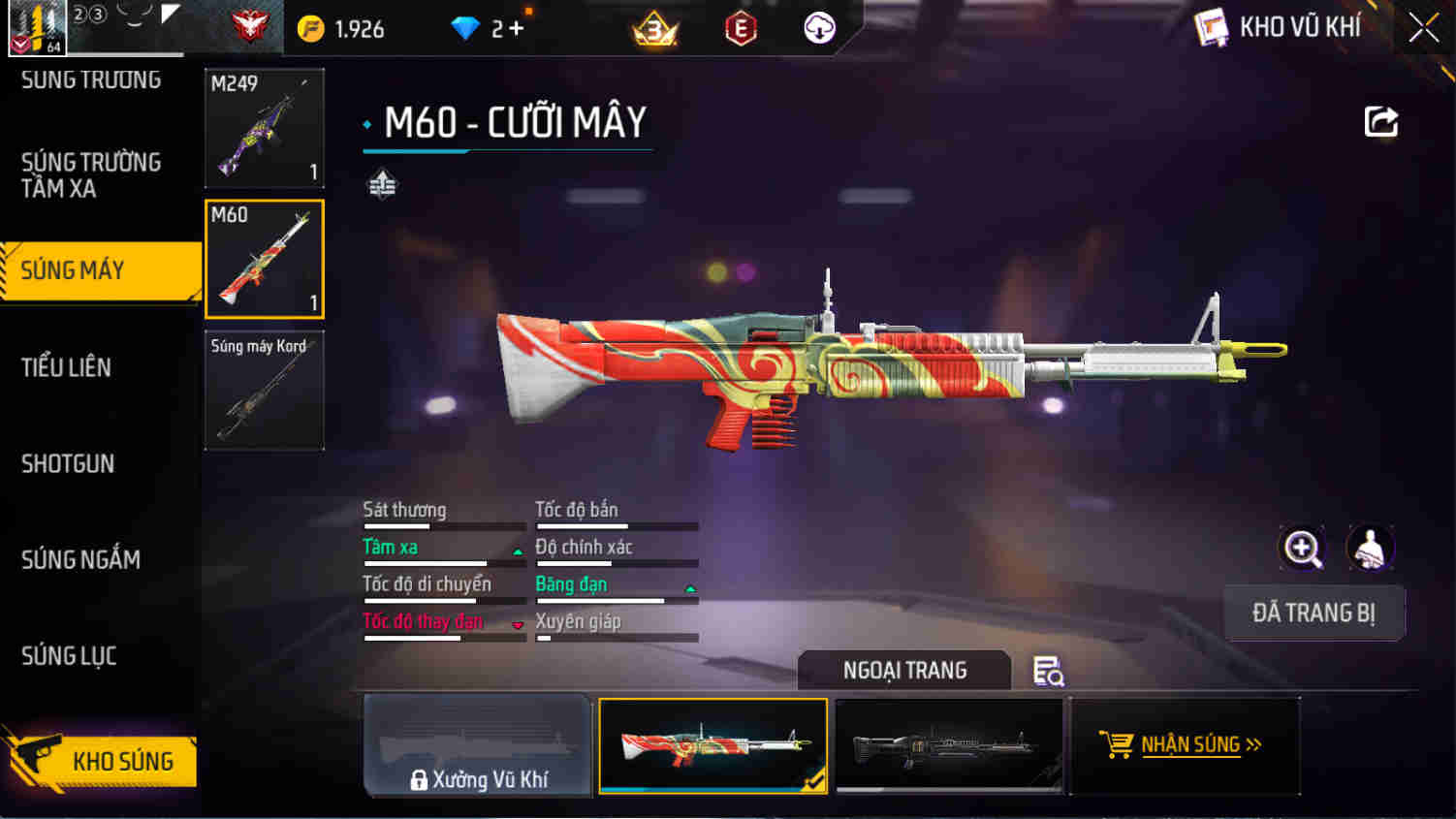This screenshot has width=1456, height=819.
Task: Choose the M60 weapon thumbnail
Action: point(264,259)
